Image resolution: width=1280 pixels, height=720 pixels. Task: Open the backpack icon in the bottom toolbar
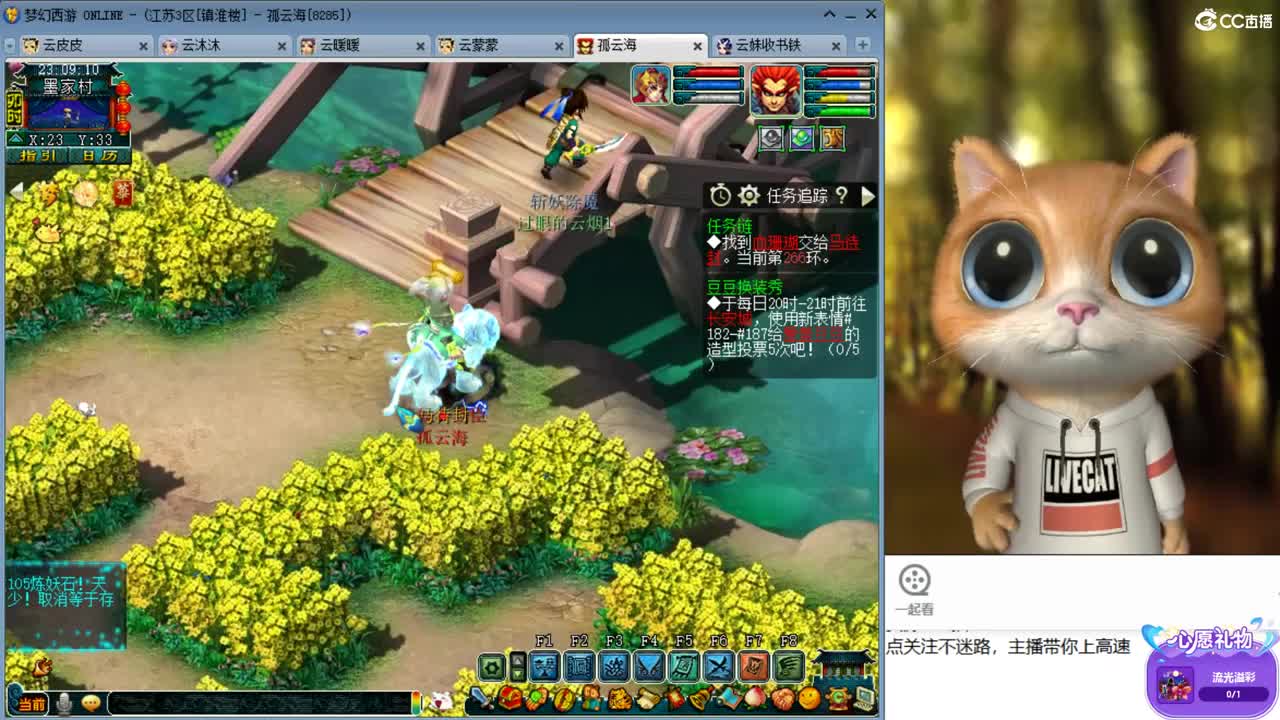(x=509, y=699)
